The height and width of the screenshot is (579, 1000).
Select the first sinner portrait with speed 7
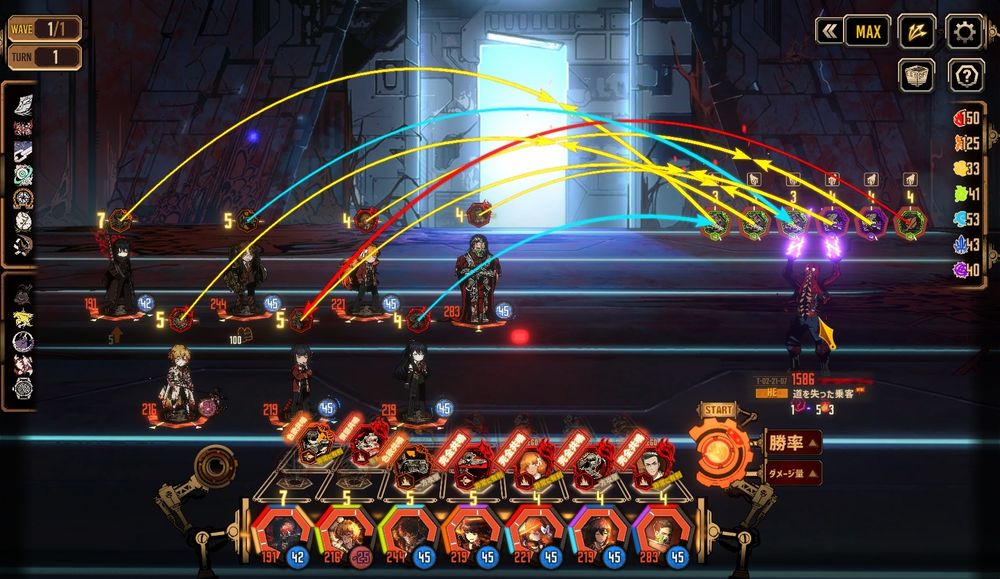280,531
